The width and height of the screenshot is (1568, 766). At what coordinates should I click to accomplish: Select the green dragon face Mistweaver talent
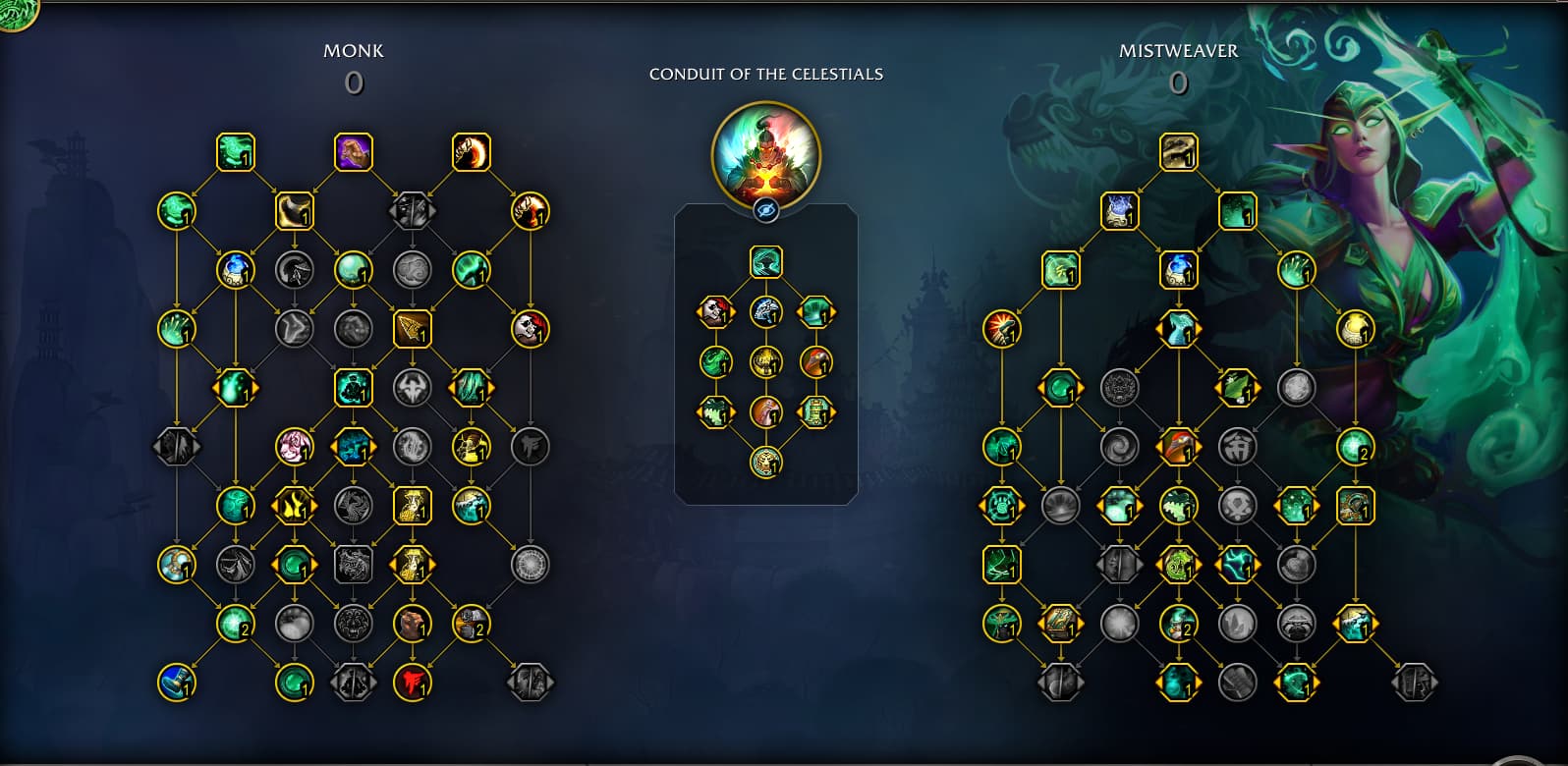pyautogui.click(x=1178, y=565)
